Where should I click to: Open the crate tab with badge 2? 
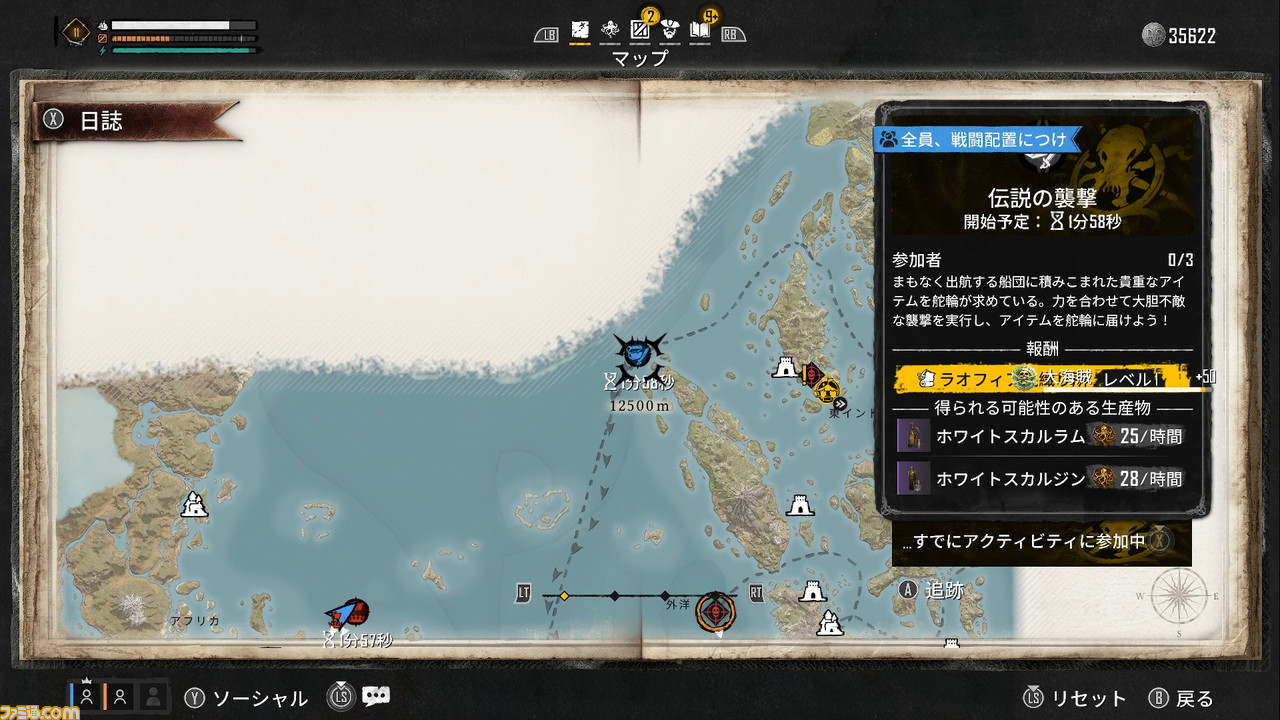point(640,31)
